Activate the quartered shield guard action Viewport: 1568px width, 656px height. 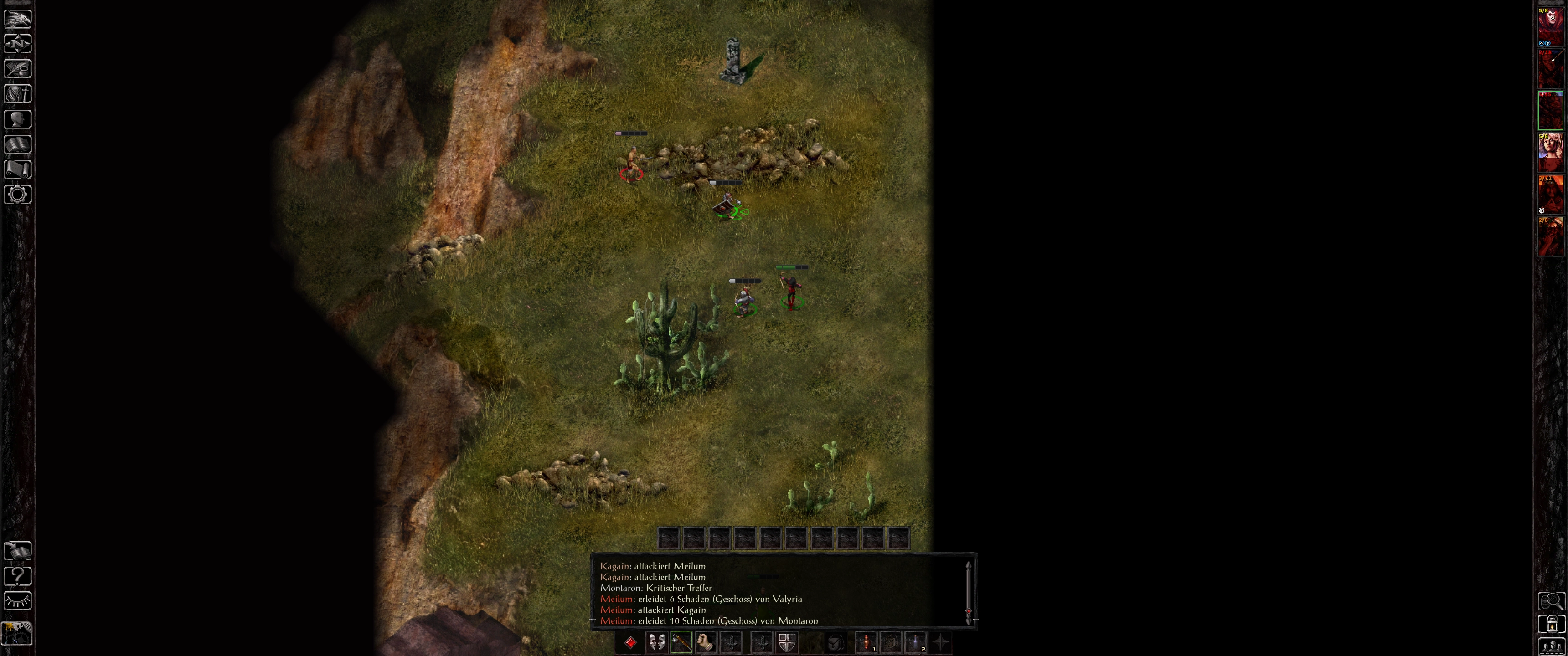coord(786,643)
